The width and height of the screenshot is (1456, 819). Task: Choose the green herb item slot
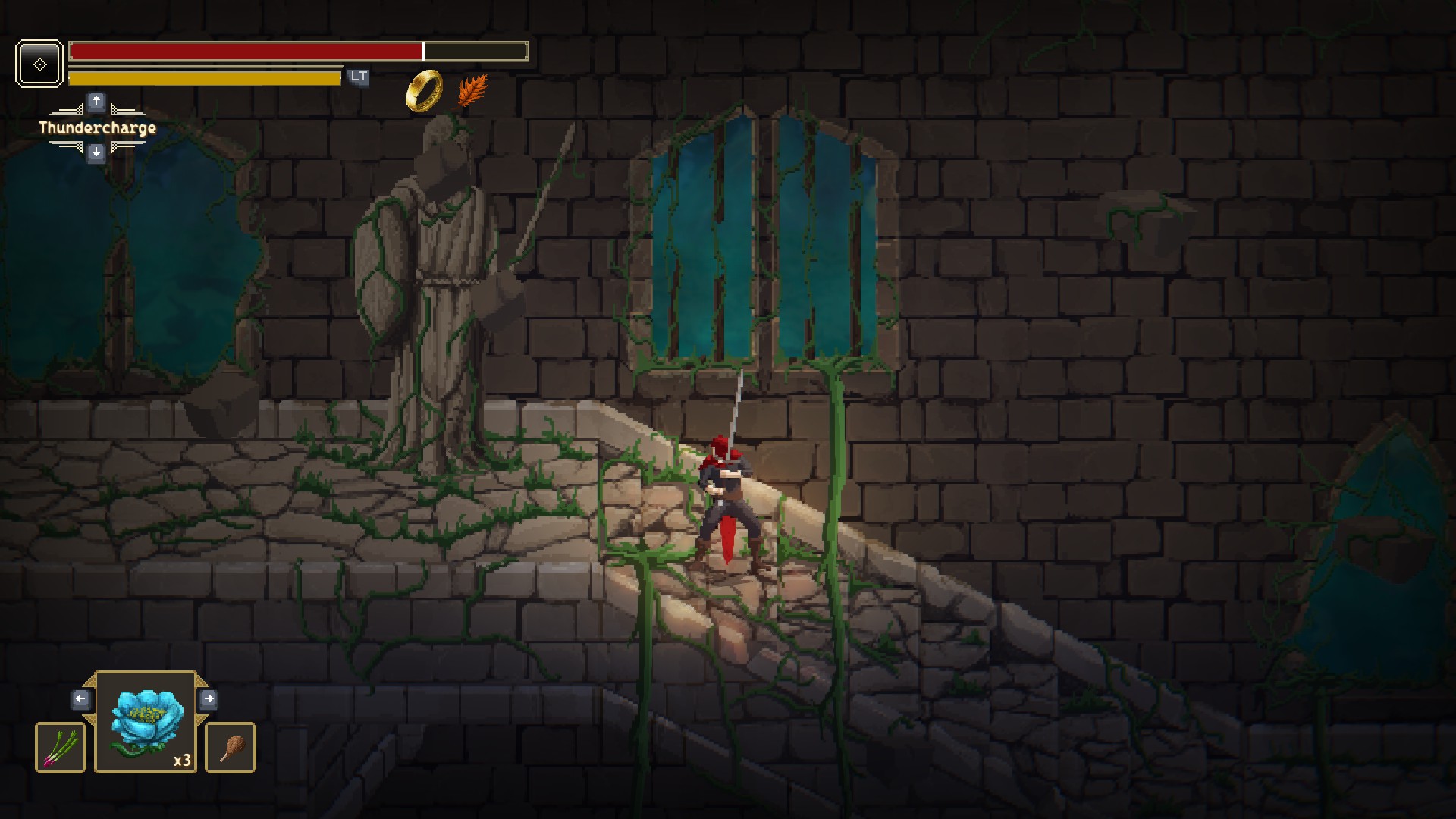click(61, 748)
